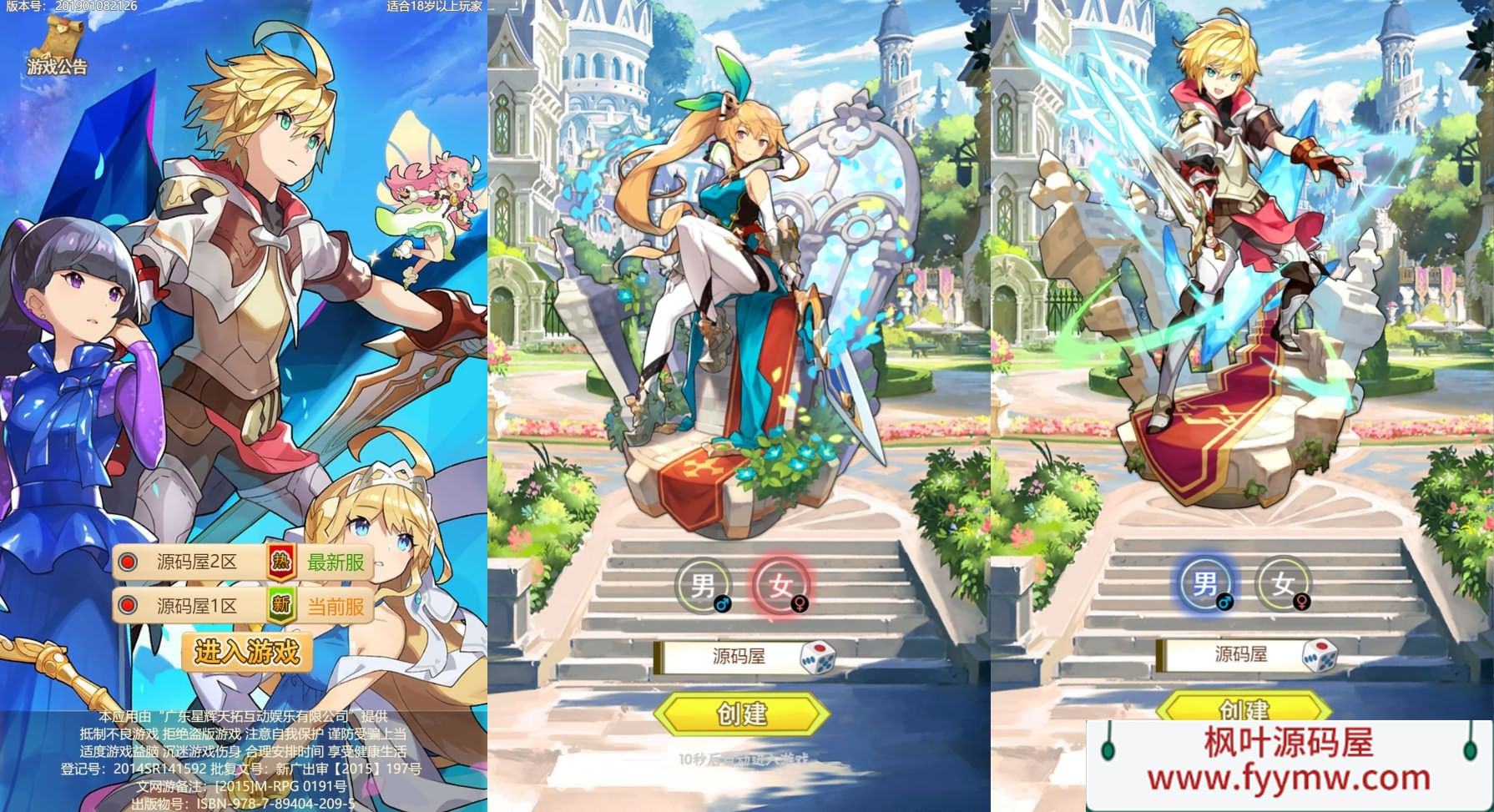1494x812 pixels.
Task: Click the 进入游戏 enter game button
Action: click(247, 652)
